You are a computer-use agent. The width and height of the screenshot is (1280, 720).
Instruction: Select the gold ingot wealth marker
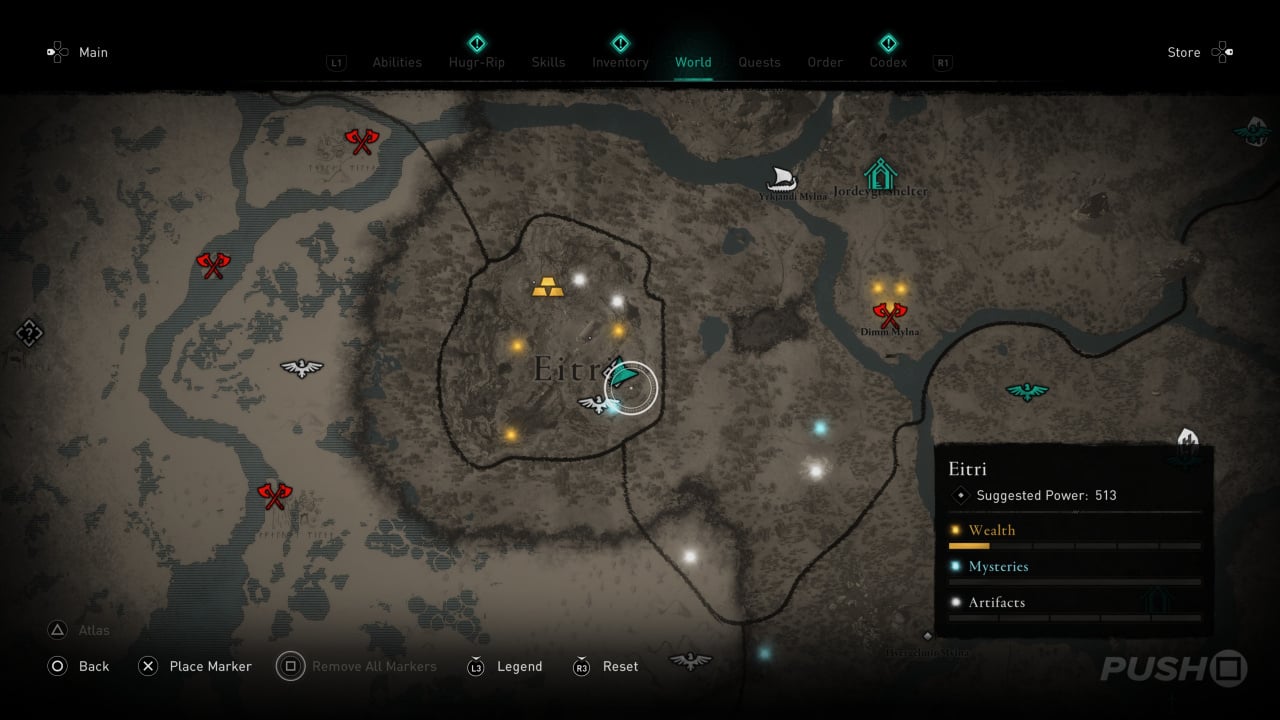click(x=547, y=288)
